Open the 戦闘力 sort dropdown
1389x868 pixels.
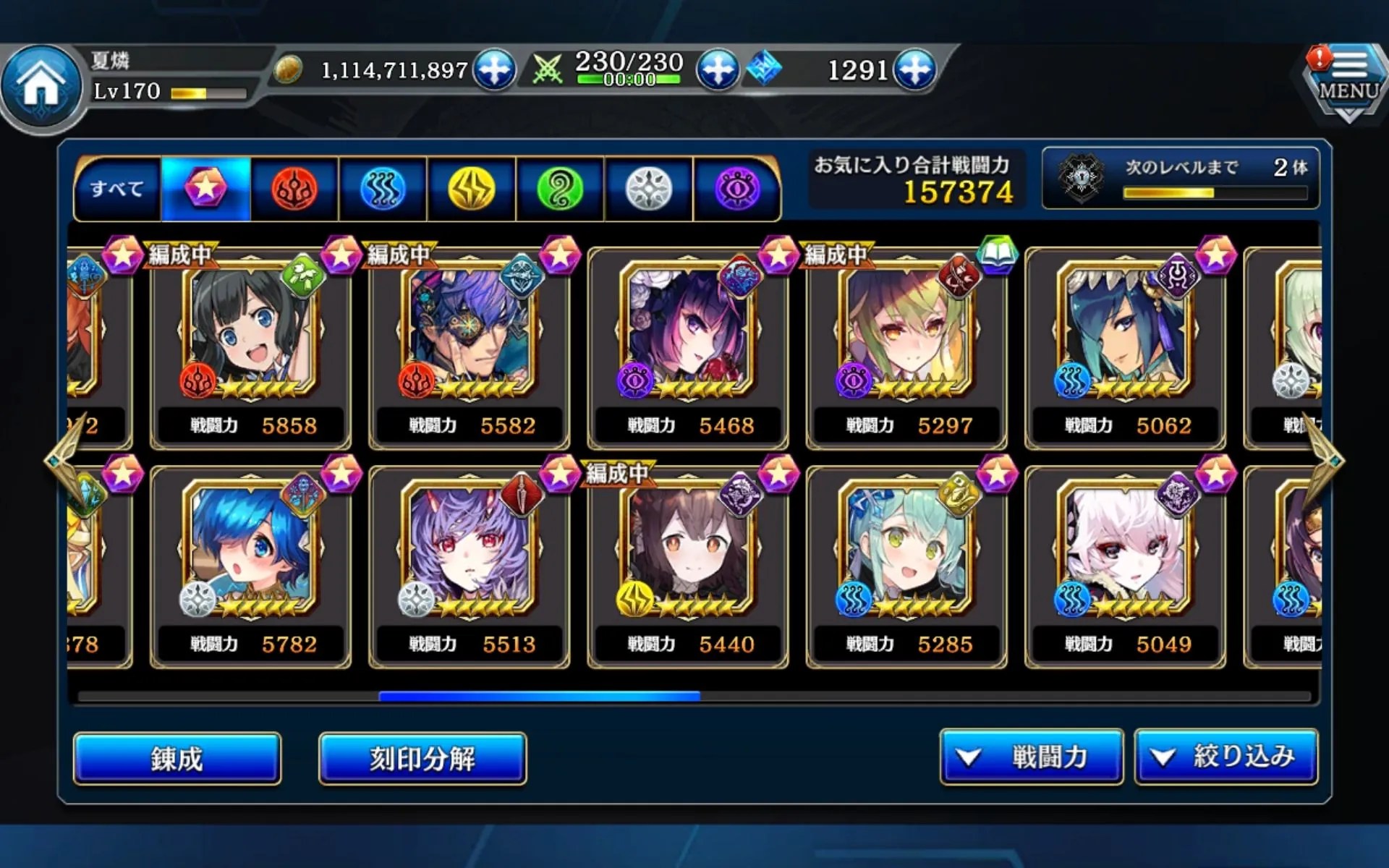click(x=1031, y=757)
